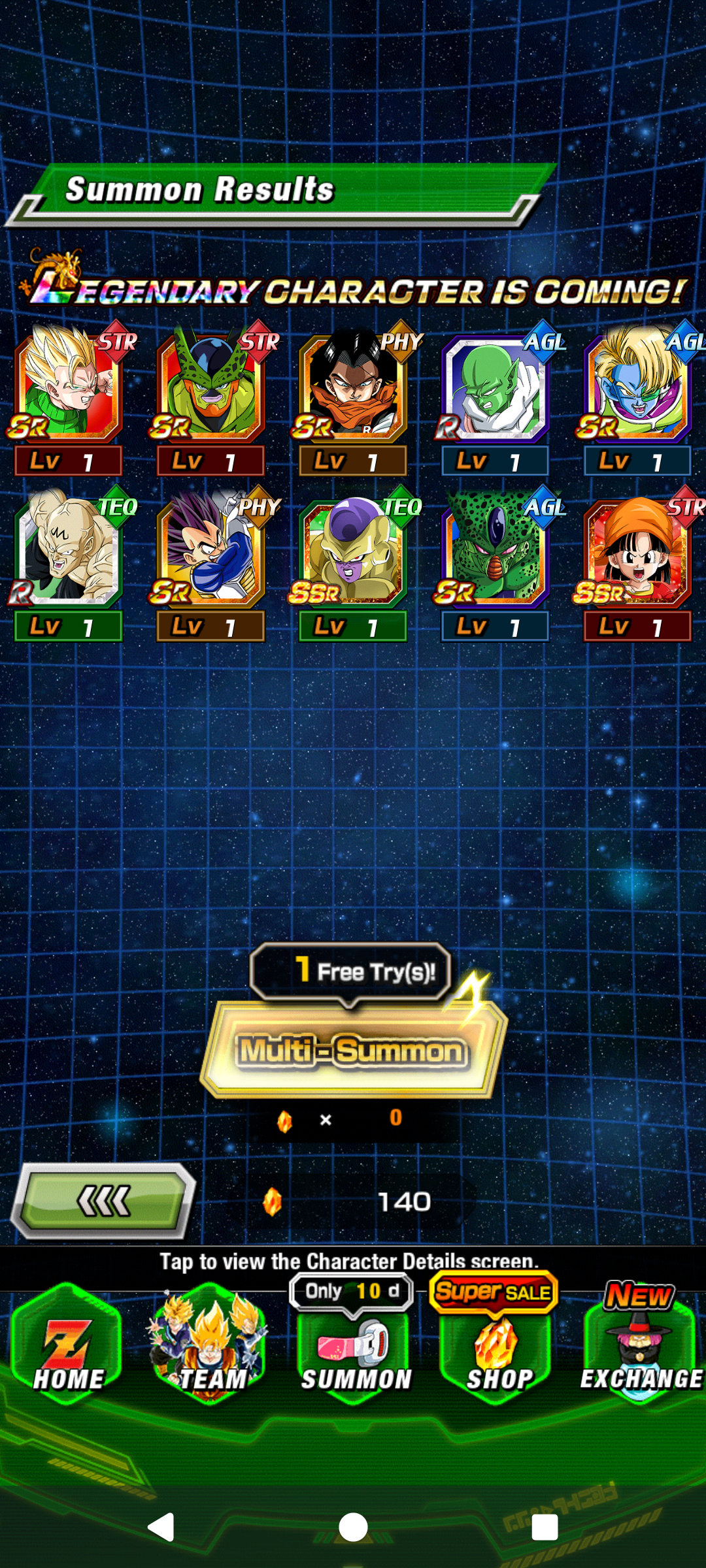Tap the Android back navigation button

coord(161,1527)
